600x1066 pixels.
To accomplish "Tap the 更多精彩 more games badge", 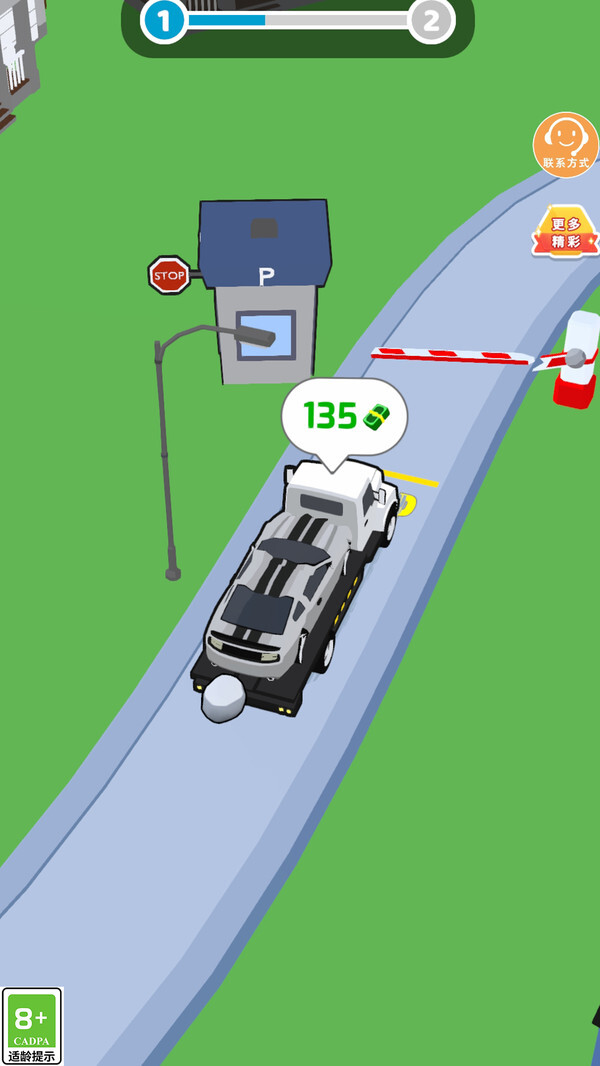I will tap(565, 233).
